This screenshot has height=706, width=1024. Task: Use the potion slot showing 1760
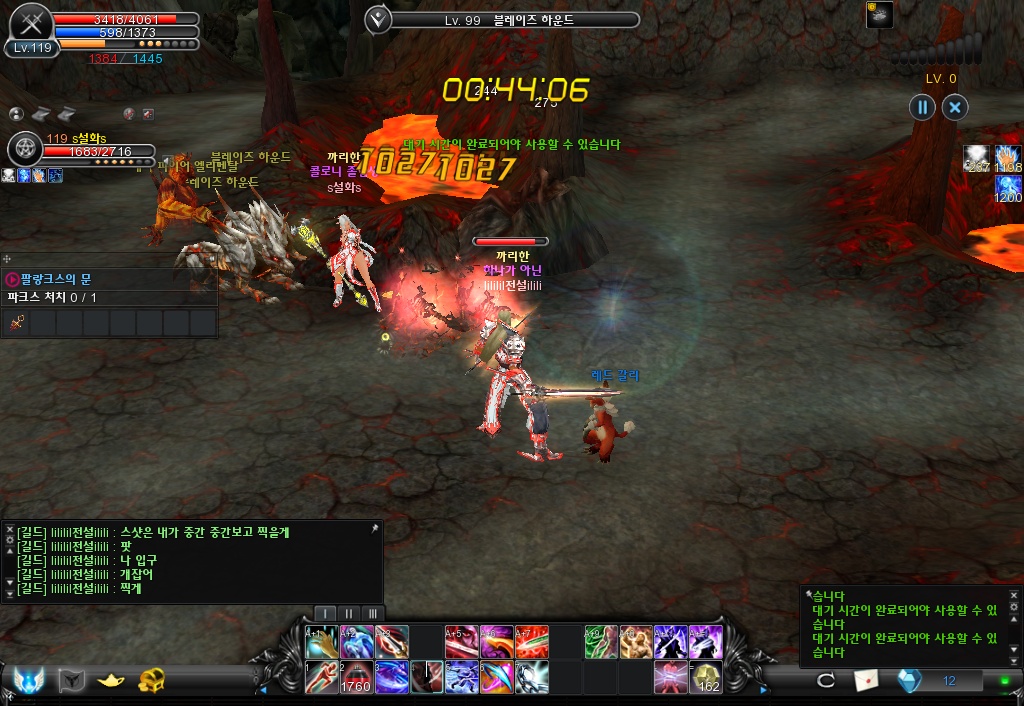pos(357,677)
